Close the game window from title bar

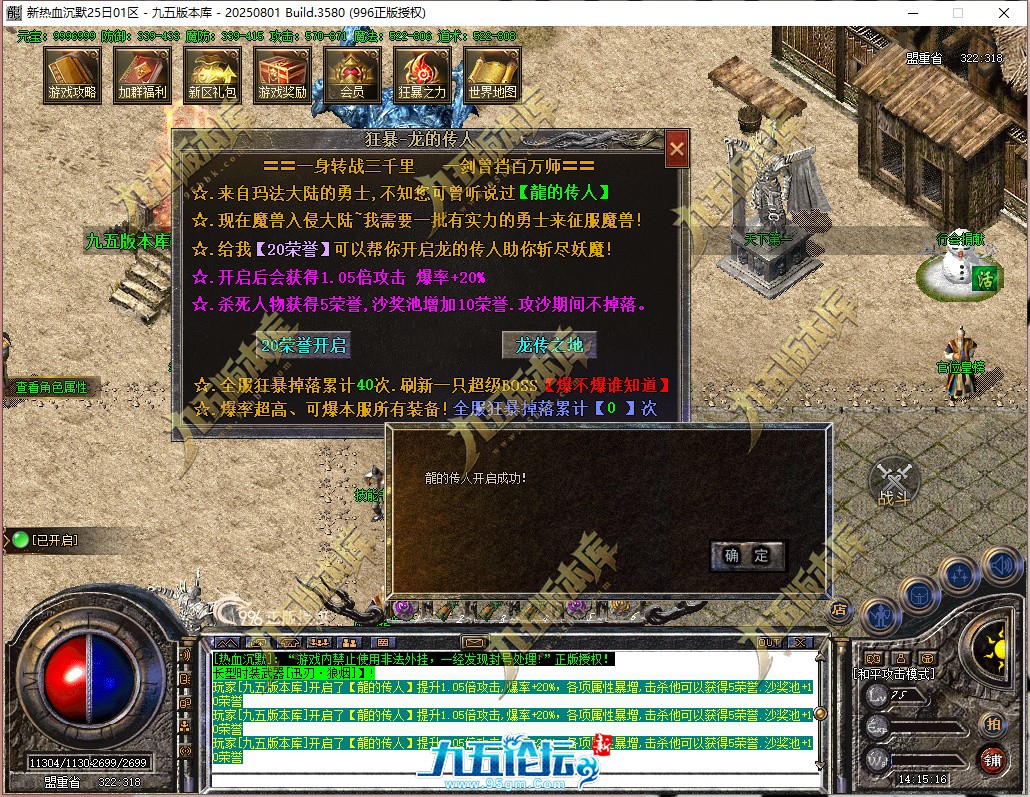[1005, 13]
